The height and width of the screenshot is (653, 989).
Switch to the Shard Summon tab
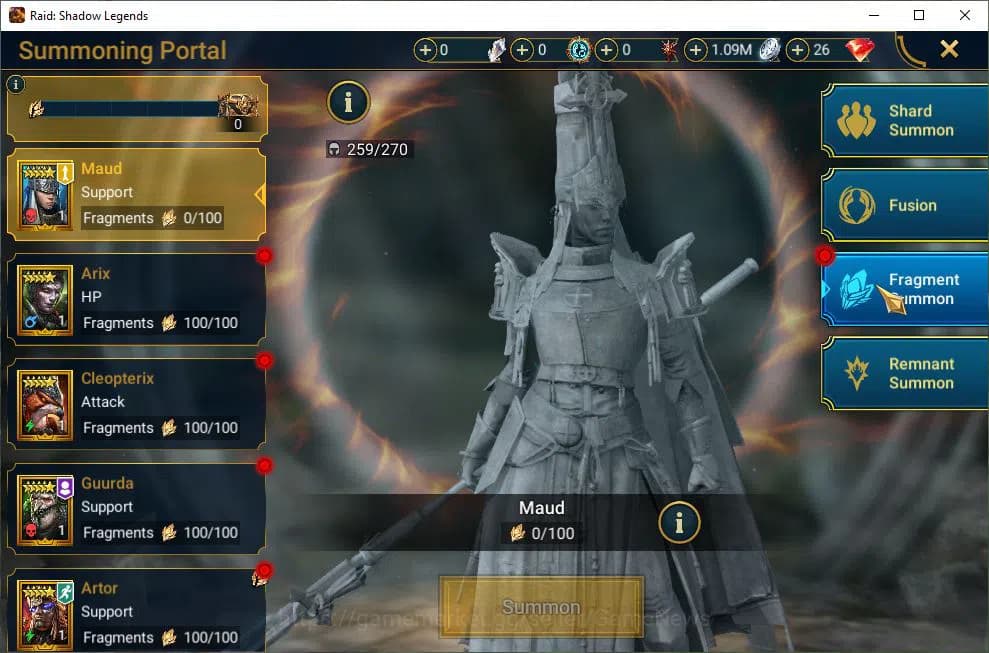tap(905, 121)
